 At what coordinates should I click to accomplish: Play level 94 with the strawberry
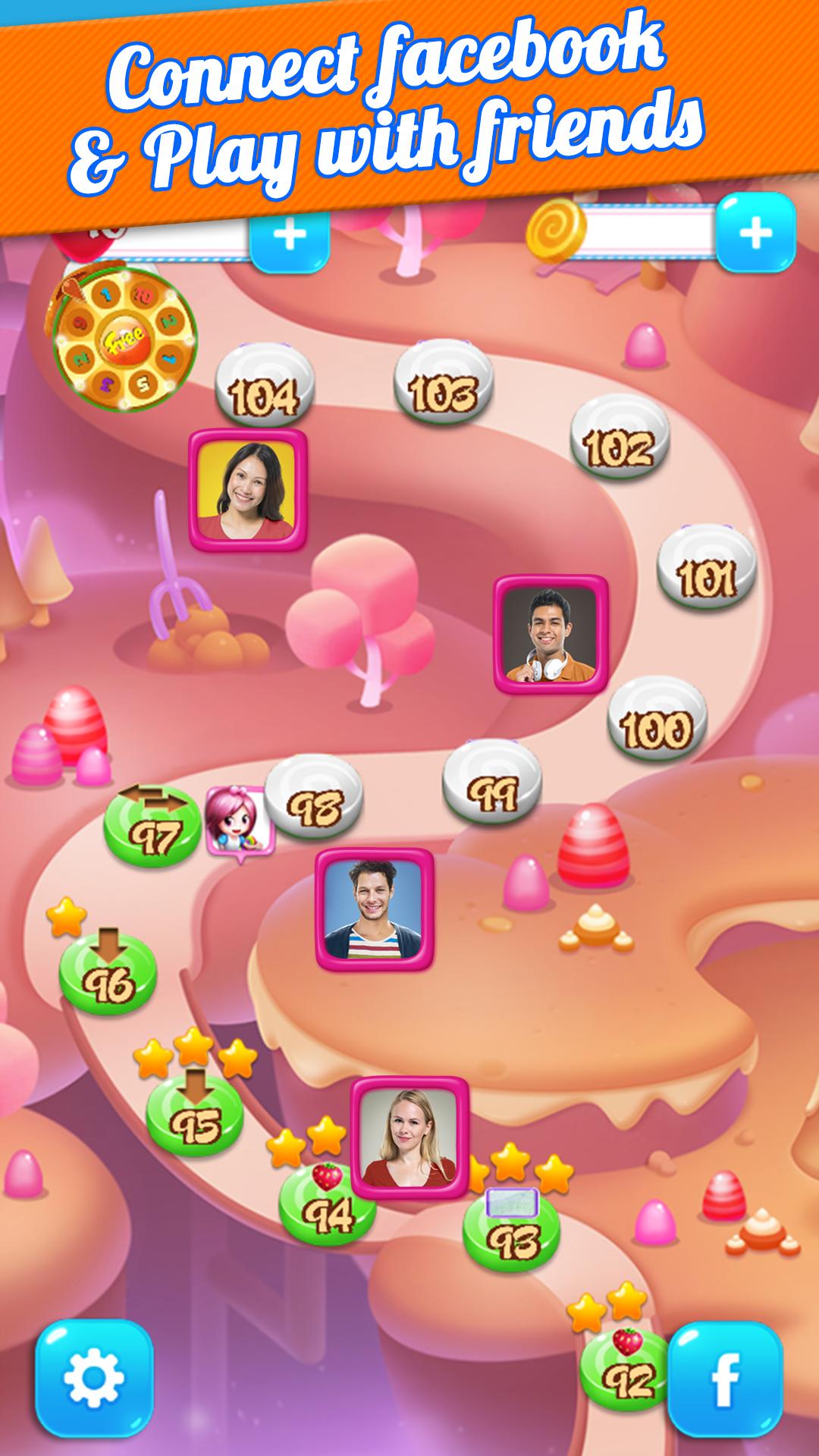tap(327, 1211)
